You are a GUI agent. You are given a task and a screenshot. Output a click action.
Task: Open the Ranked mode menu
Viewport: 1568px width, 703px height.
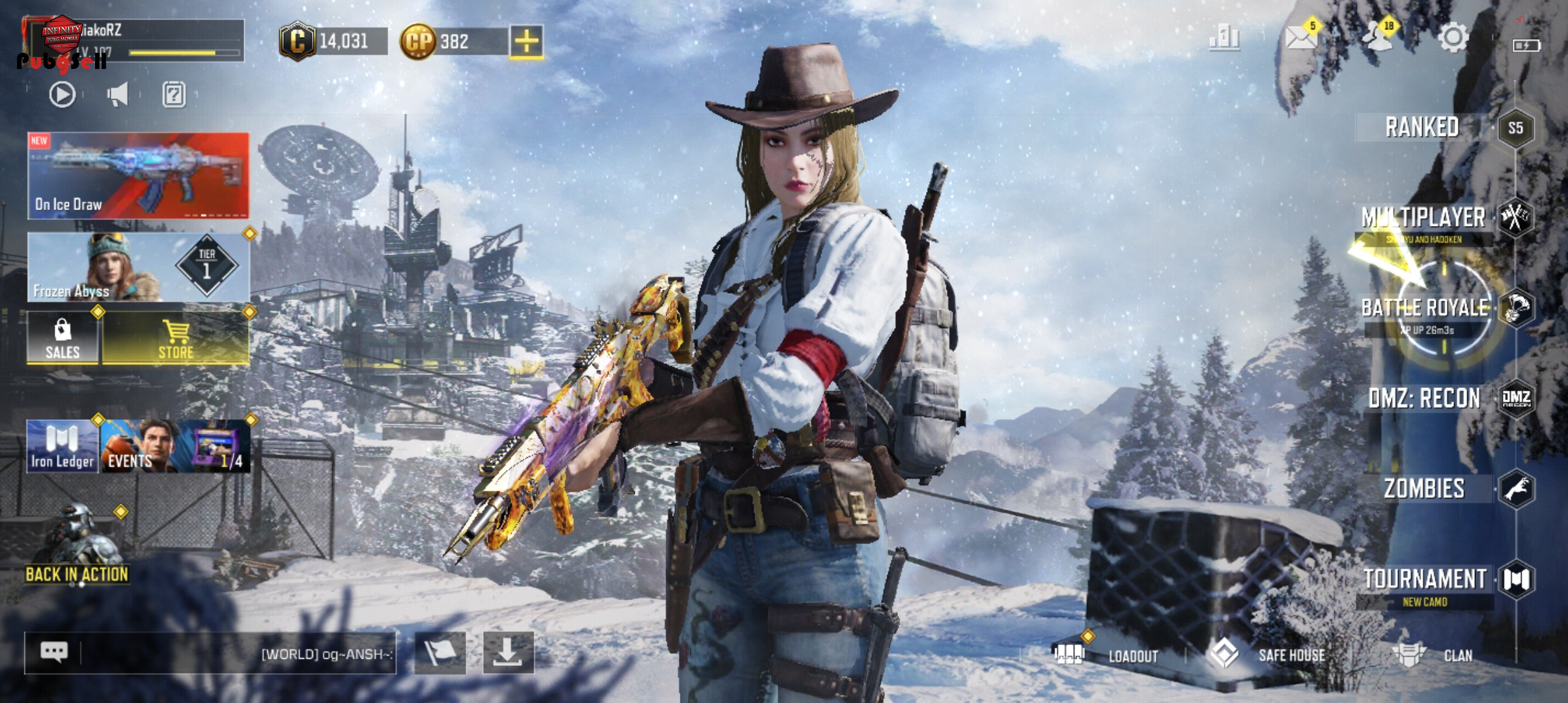[x=1422, y=128]
